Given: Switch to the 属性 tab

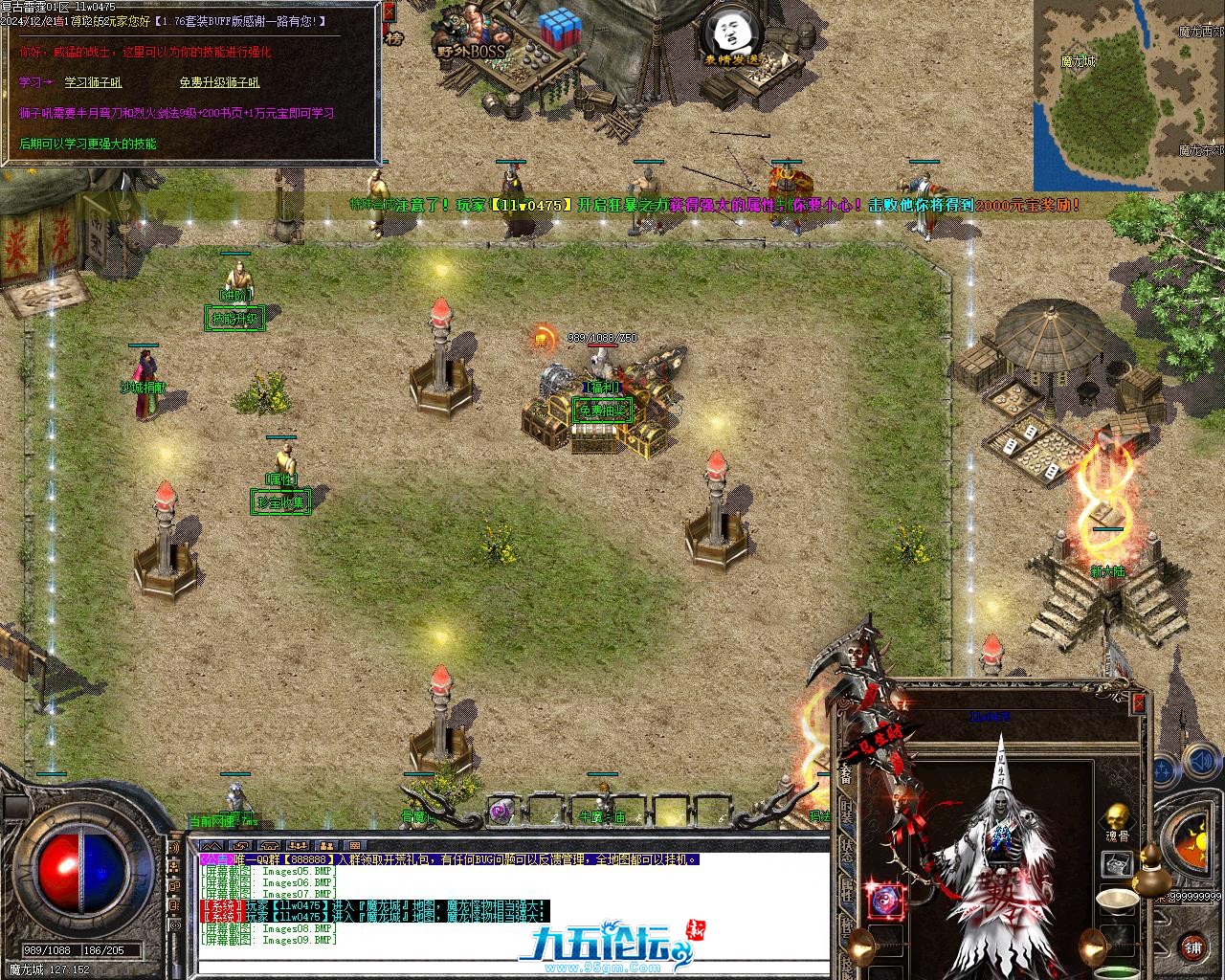Looking at the screenshot, I should pyautogui.click(x=847, y=889).
